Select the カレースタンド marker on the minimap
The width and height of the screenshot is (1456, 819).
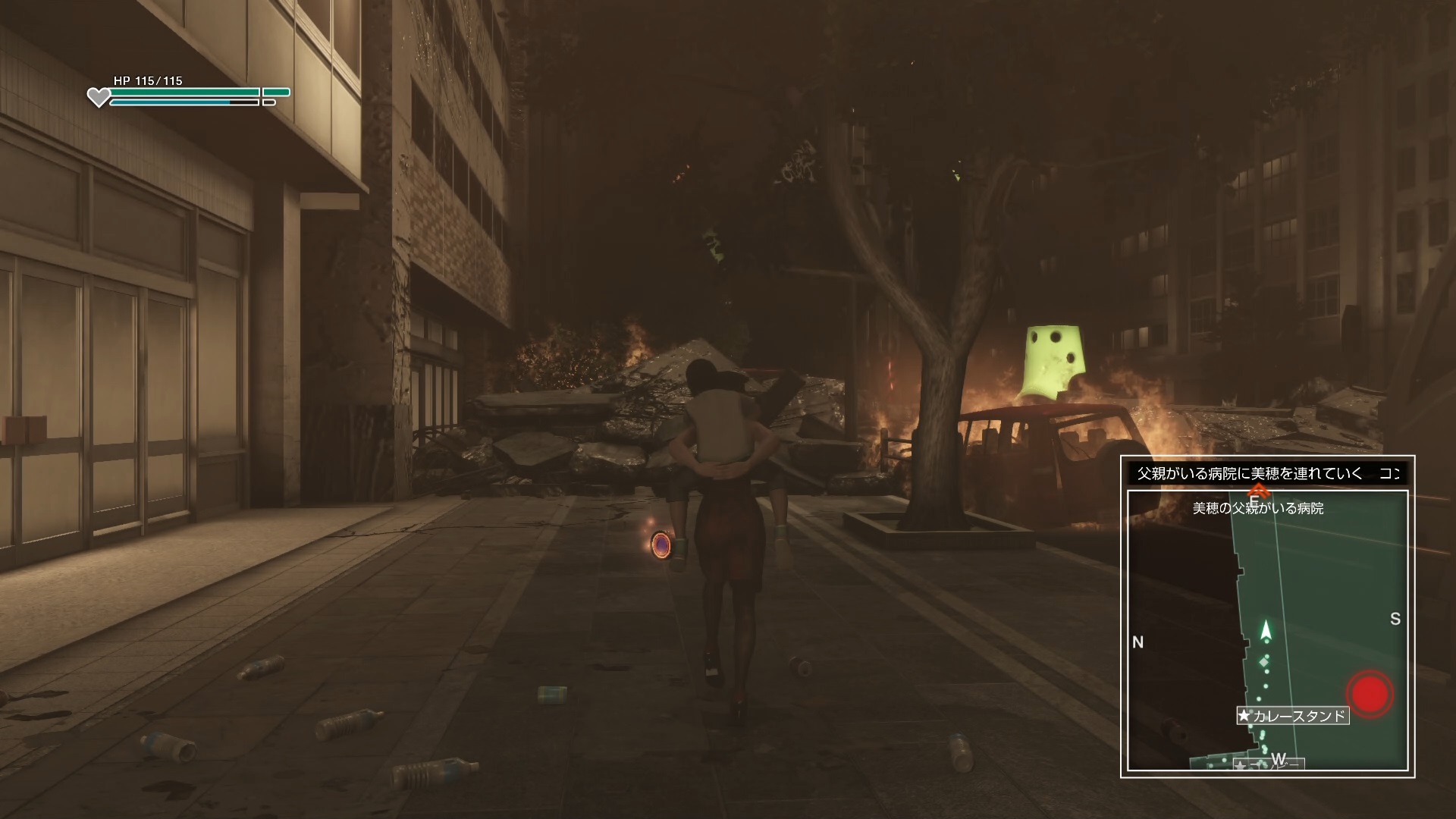click(1293, 716)
